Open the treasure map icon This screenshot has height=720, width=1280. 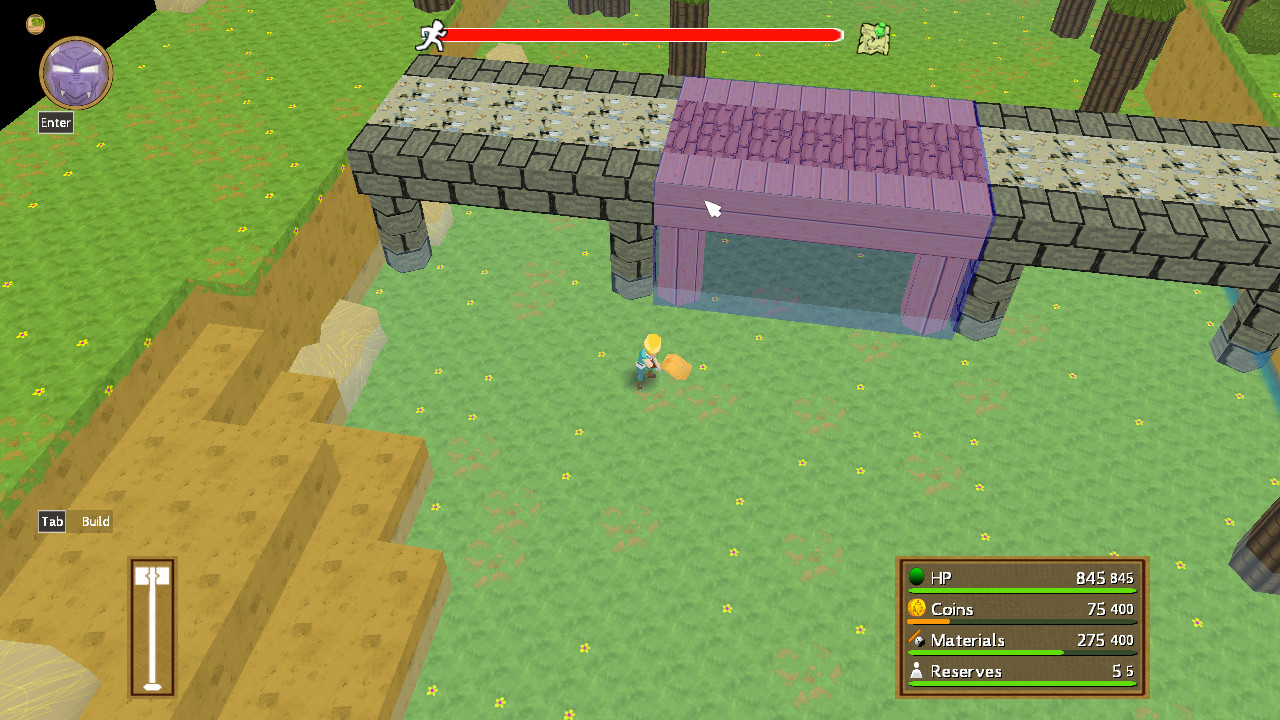(x=871, y=37)
